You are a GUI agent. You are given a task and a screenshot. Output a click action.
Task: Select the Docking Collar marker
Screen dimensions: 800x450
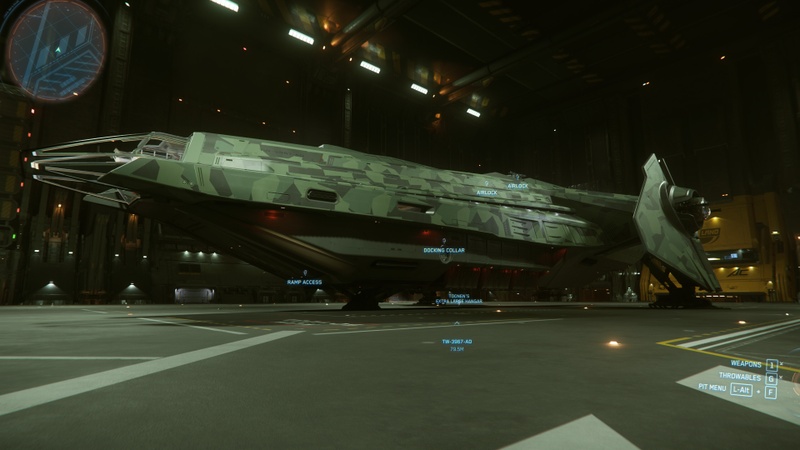pos(443,249)
